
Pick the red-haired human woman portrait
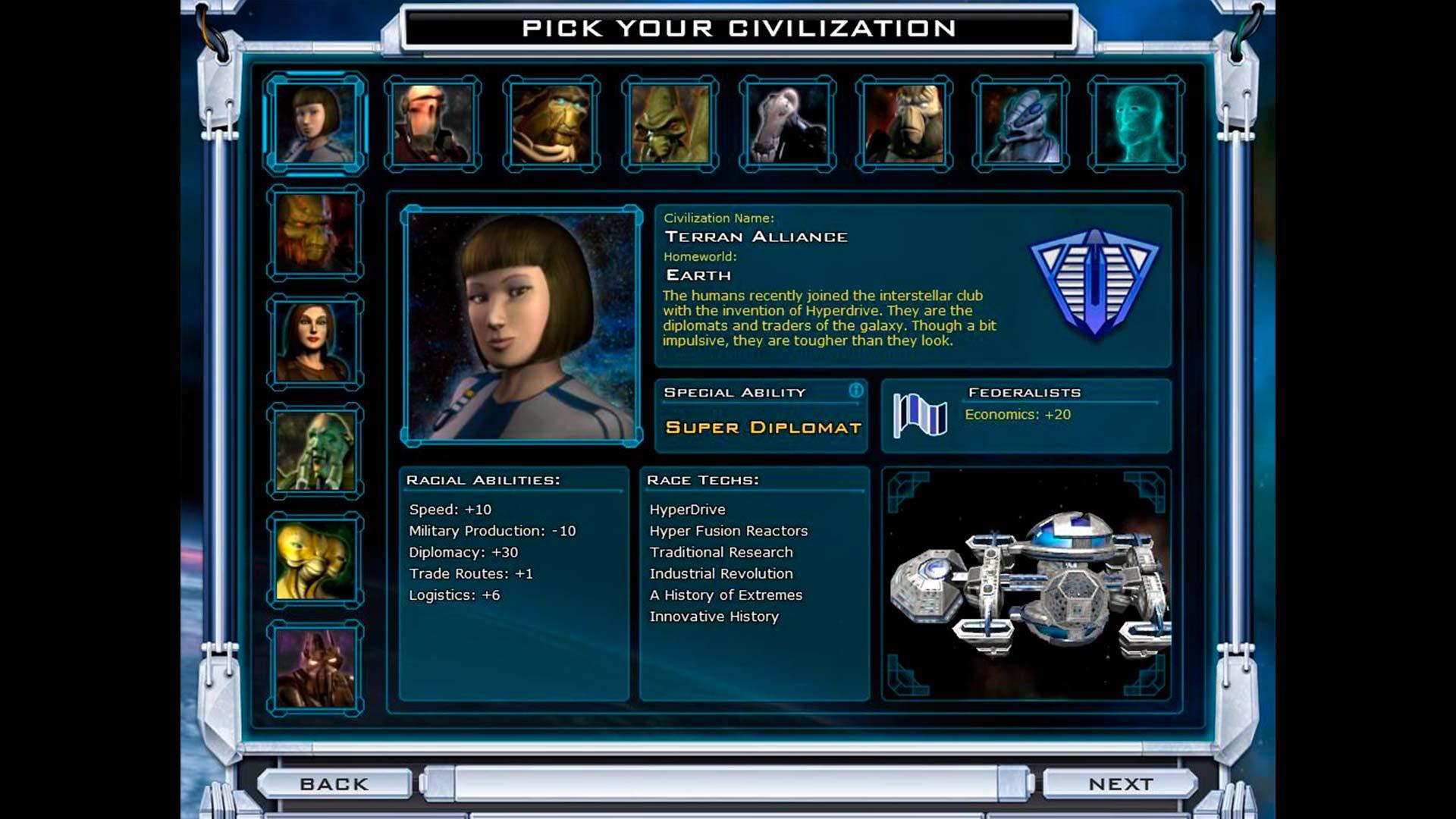tap(315, 342)
